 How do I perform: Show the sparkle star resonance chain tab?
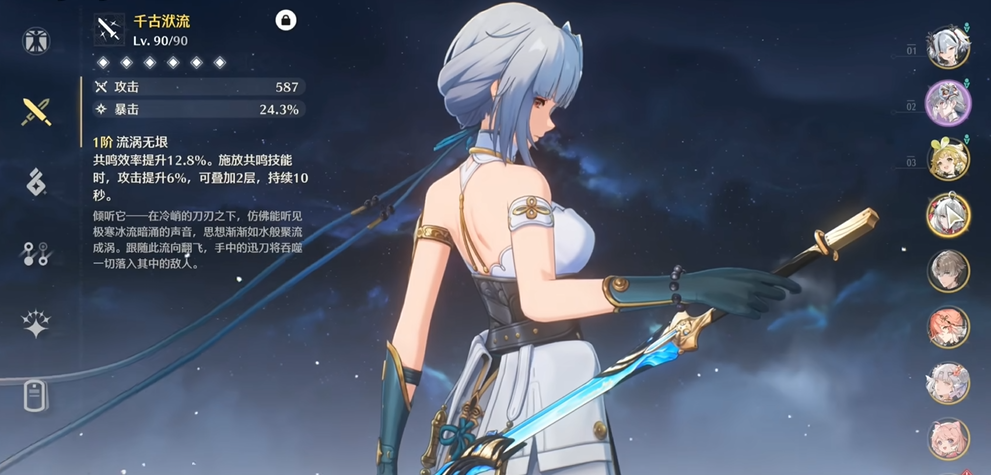[36, 323]
